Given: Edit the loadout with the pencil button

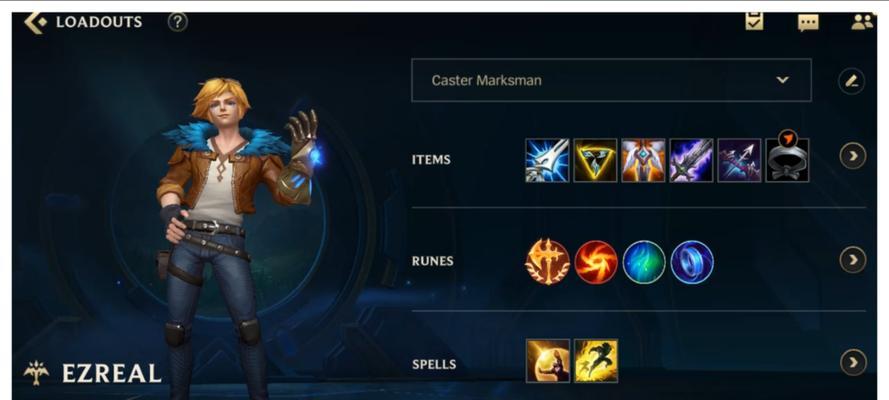Looking at the screenshot, I should pos(852,81).
